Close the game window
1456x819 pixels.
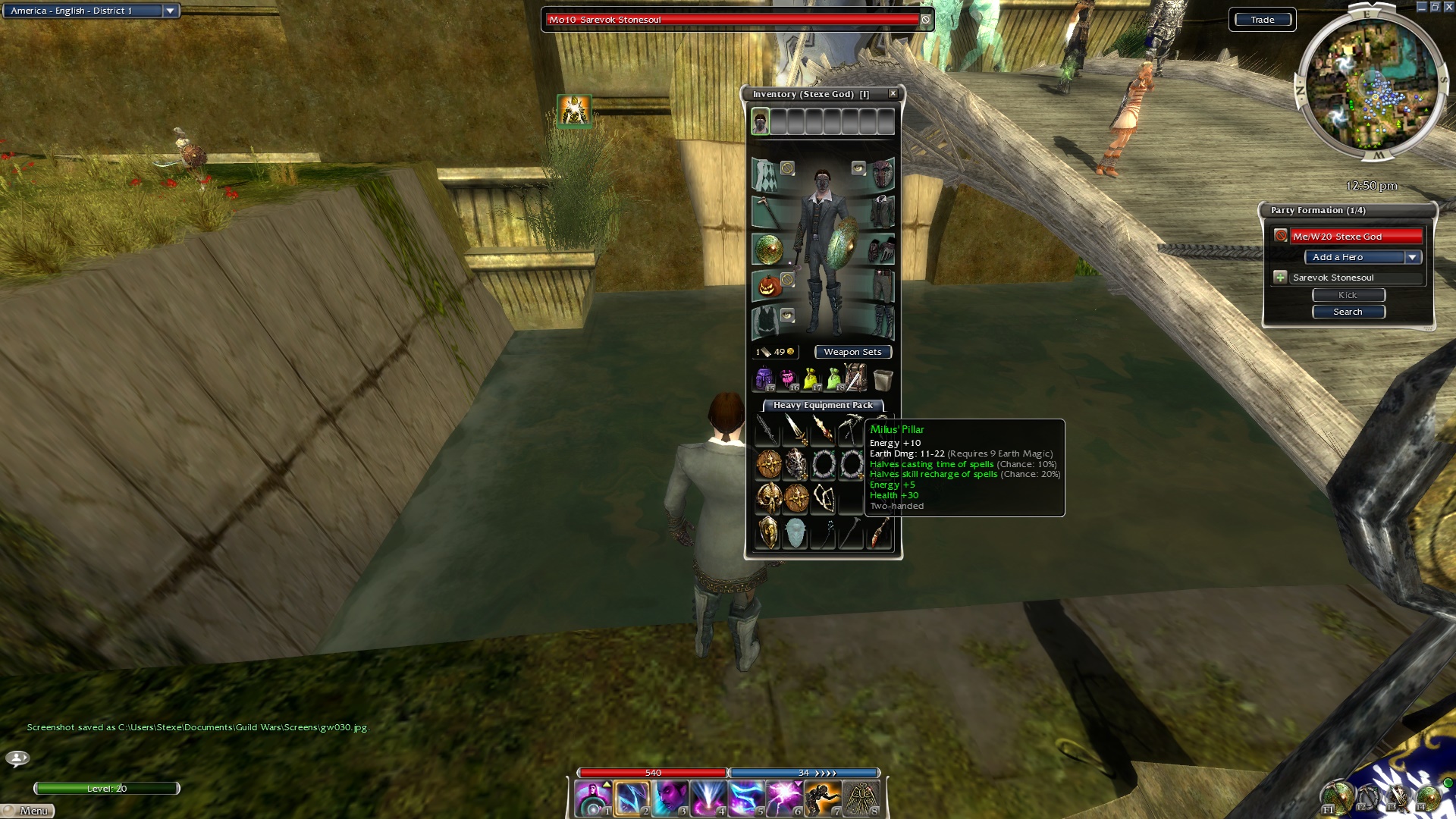click(1448, 7)
